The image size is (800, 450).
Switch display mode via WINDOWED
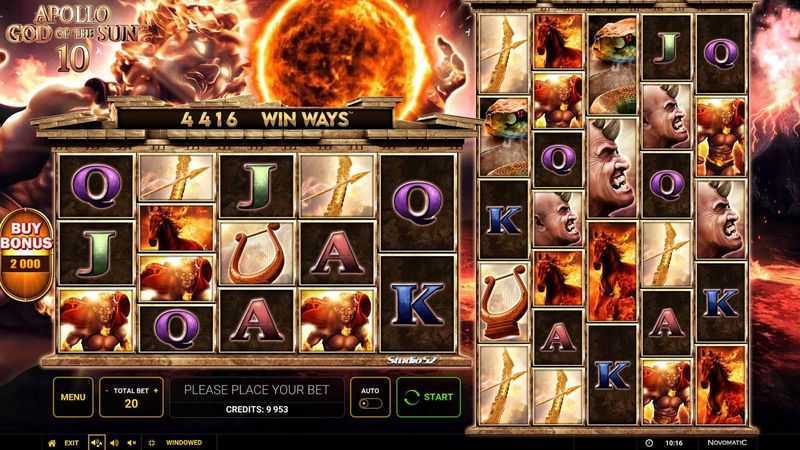click(183, 442)
